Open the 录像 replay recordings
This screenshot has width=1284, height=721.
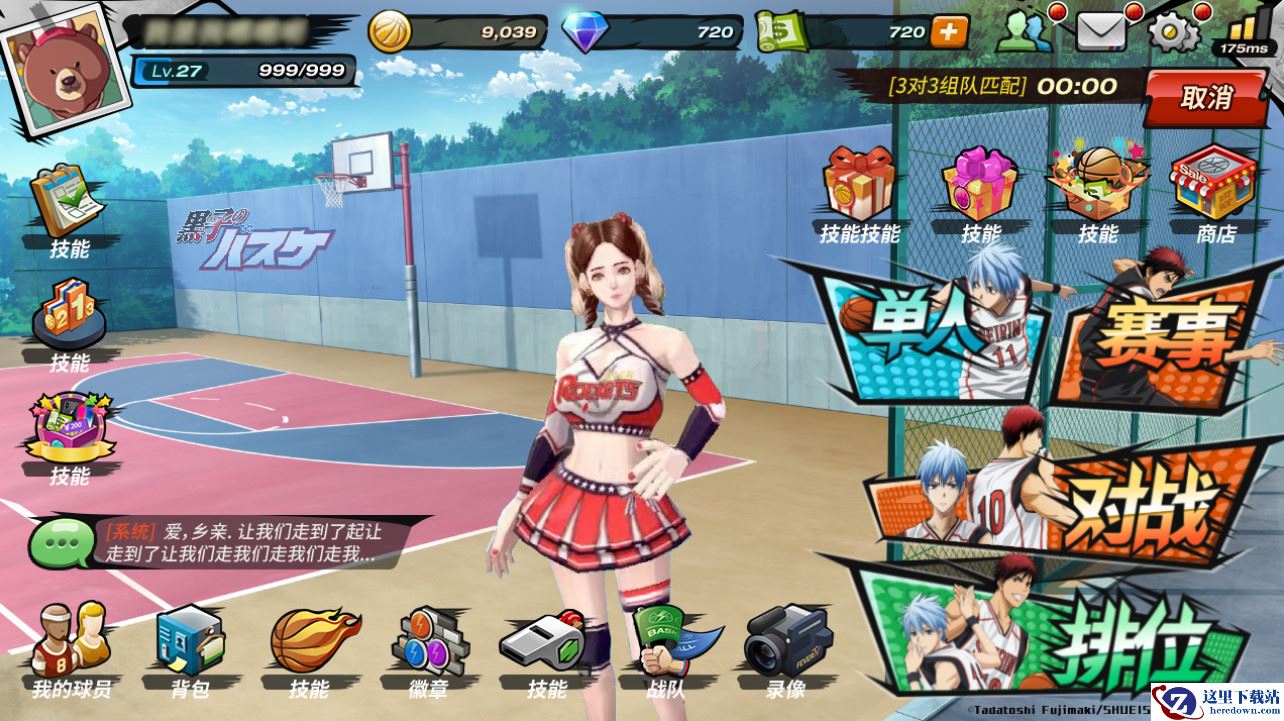786,648
